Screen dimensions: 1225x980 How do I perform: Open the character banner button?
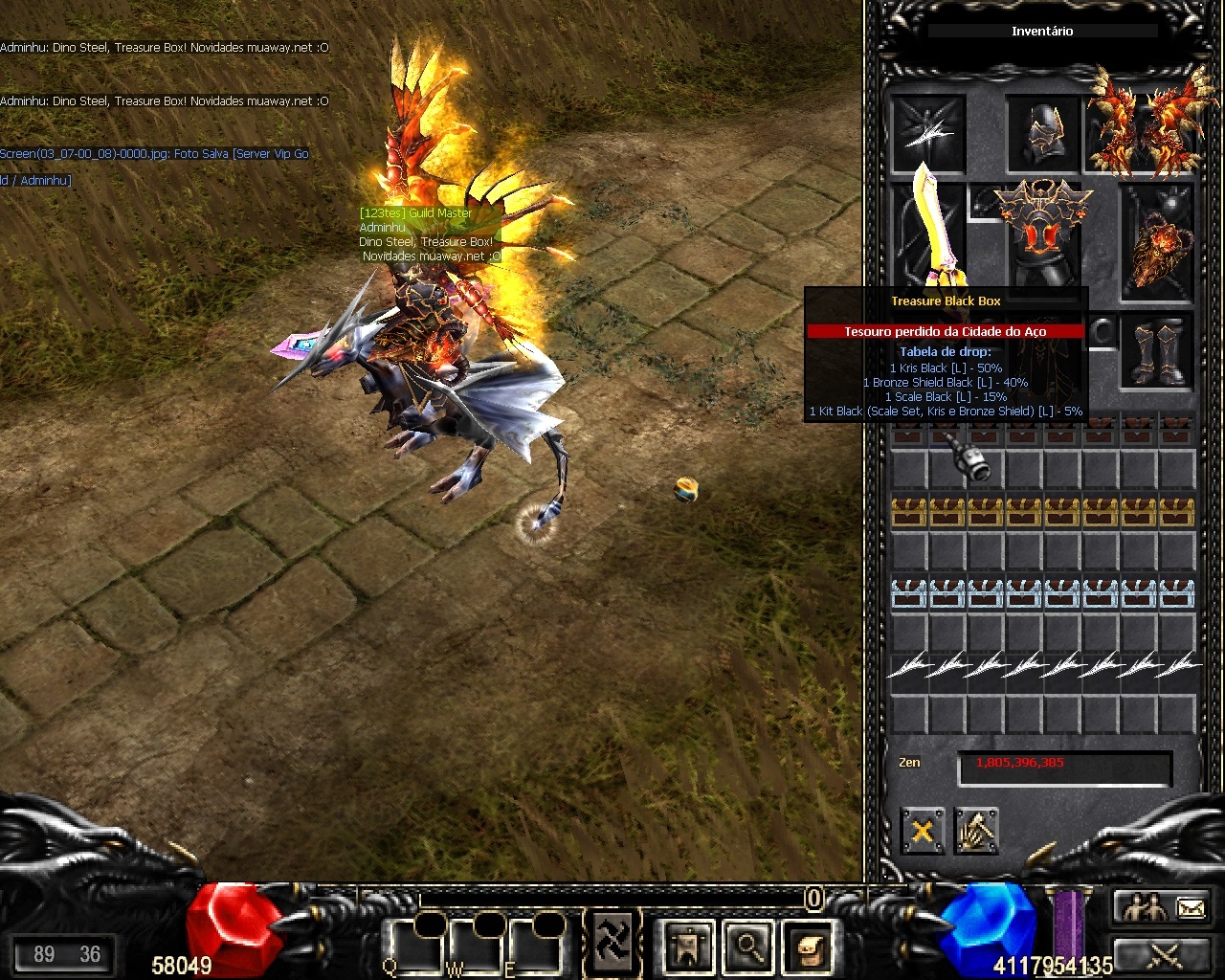[x=689, y=946]
